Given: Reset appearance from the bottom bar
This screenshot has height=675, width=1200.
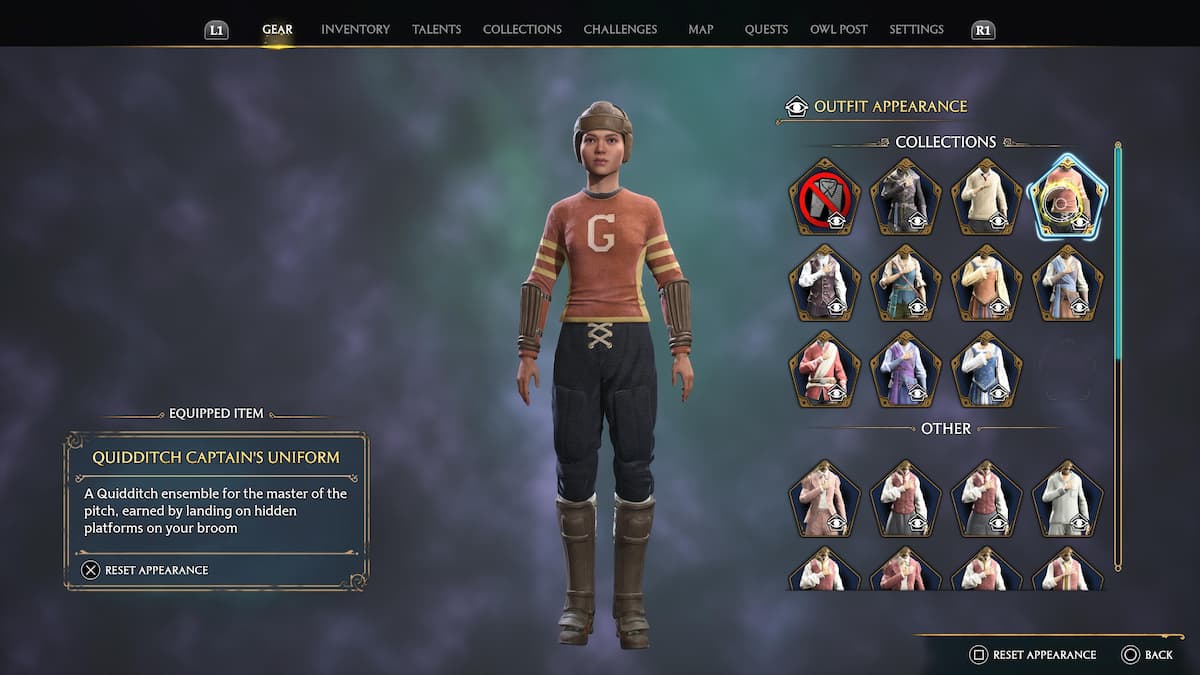Looking at the screenshot, I should (x=1034, y=655).
